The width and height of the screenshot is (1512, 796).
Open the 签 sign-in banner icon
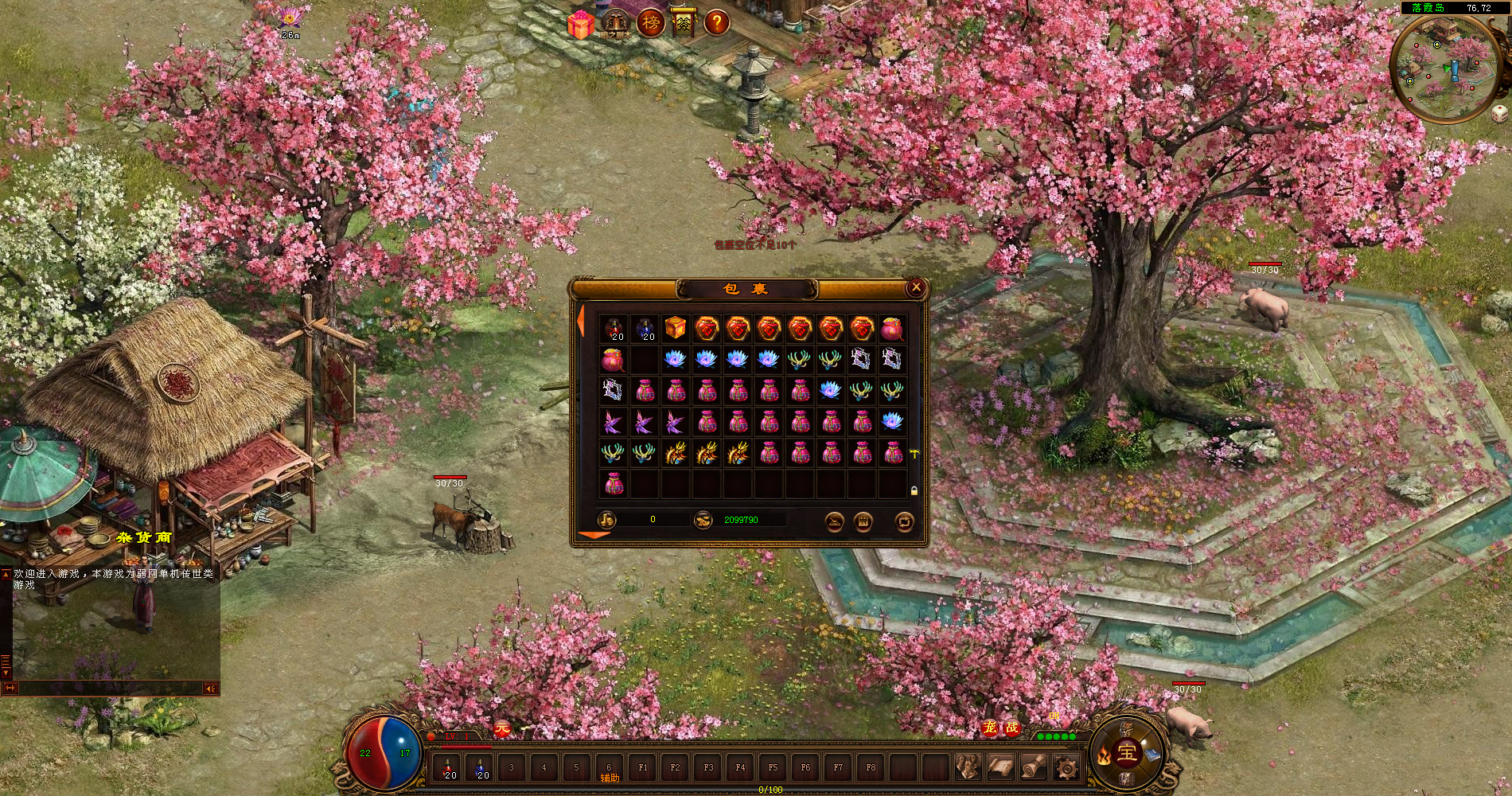(683, 23)
